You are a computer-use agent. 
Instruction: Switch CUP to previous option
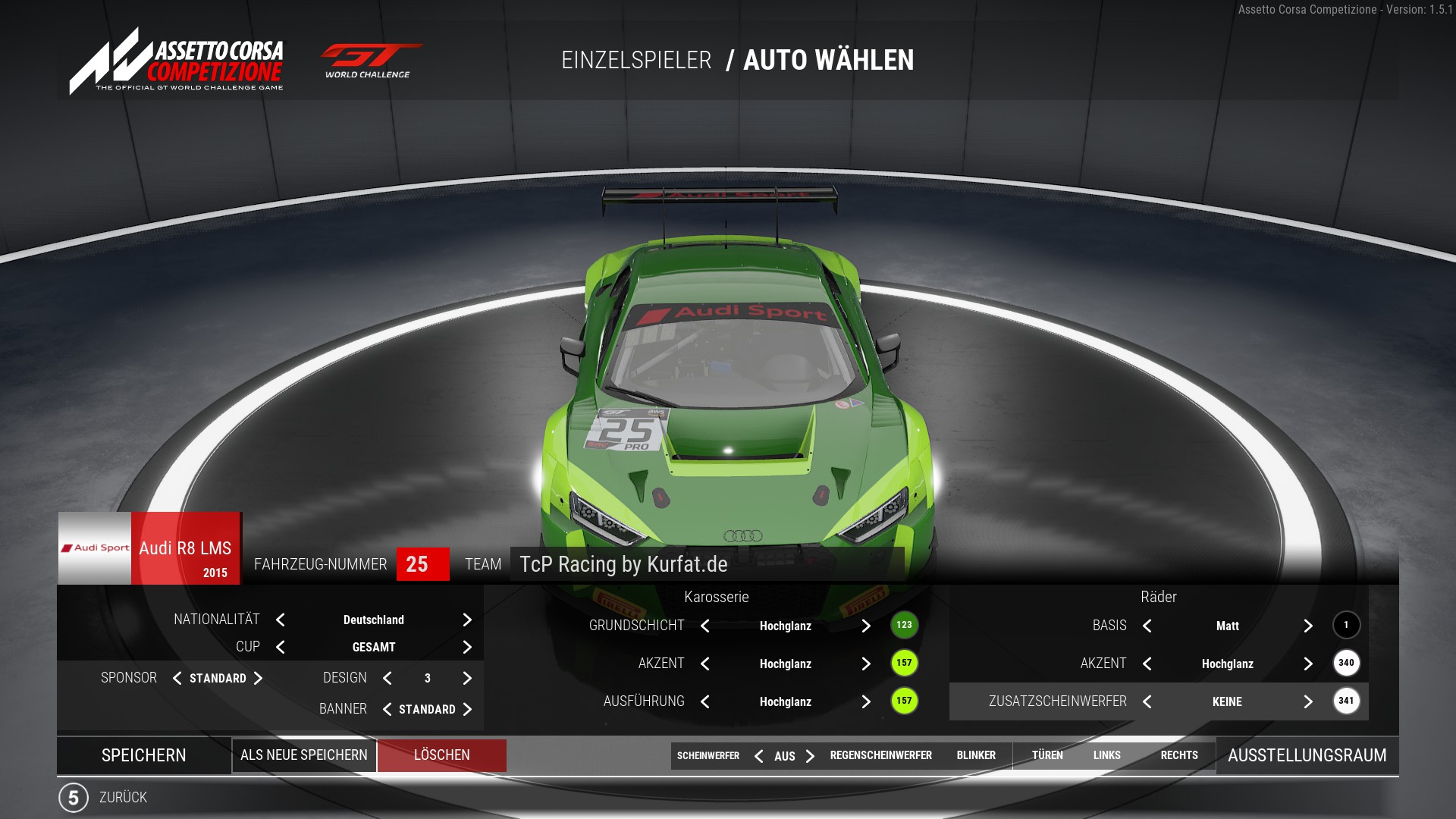281,648
